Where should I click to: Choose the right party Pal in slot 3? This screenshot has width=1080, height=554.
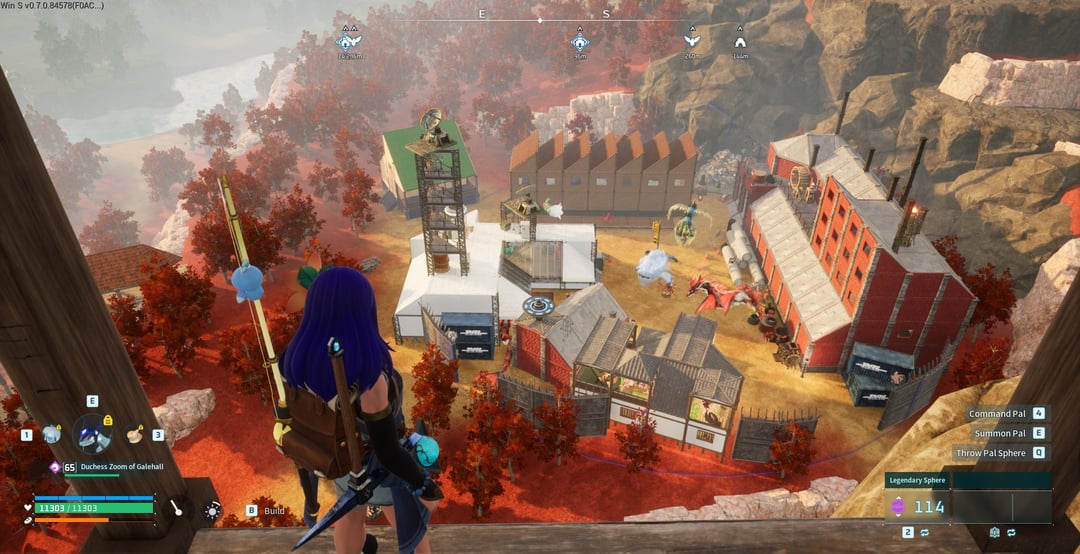[134, 434]
